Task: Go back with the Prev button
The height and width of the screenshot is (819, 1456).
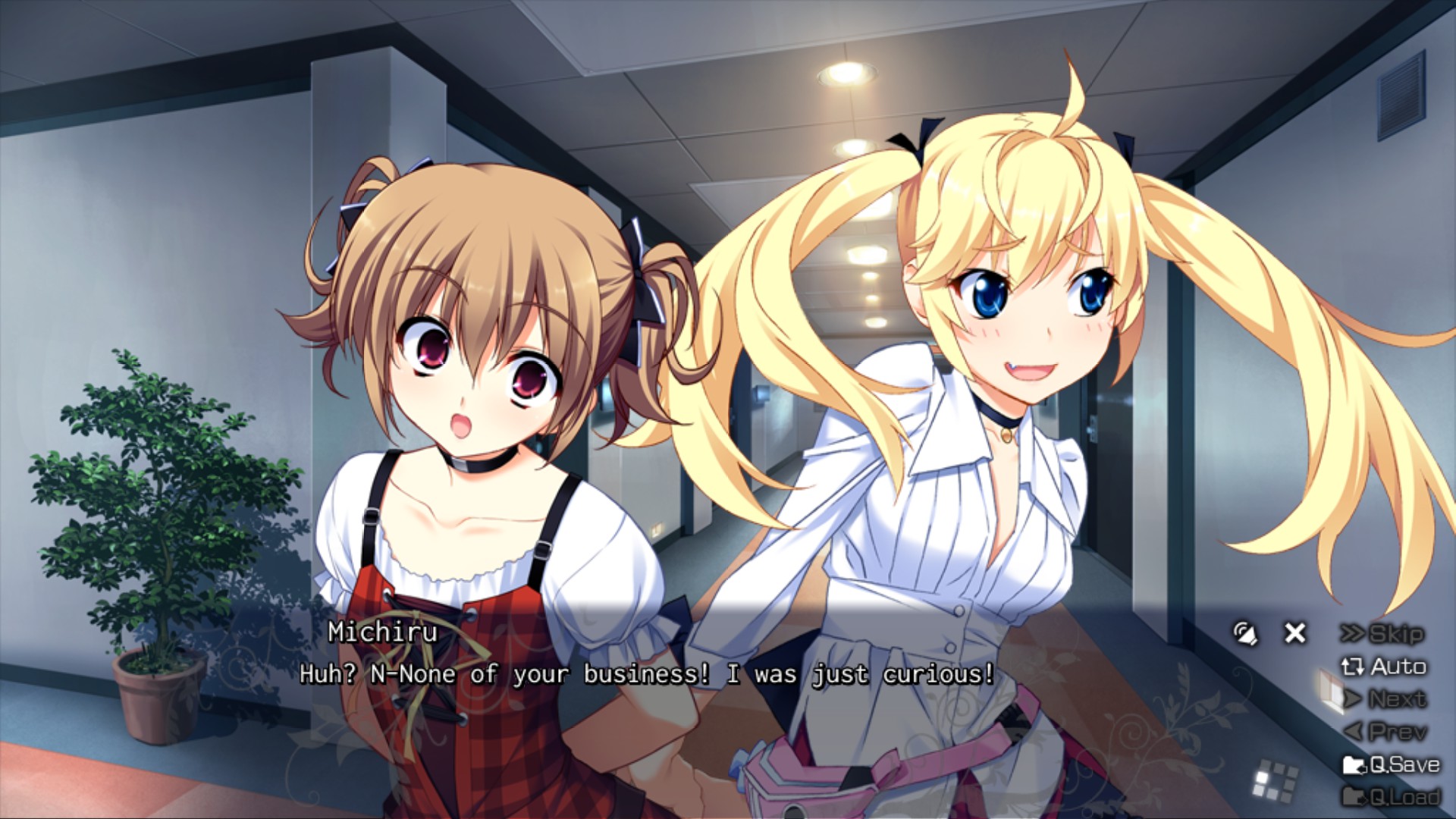Action: point(1386,732)
